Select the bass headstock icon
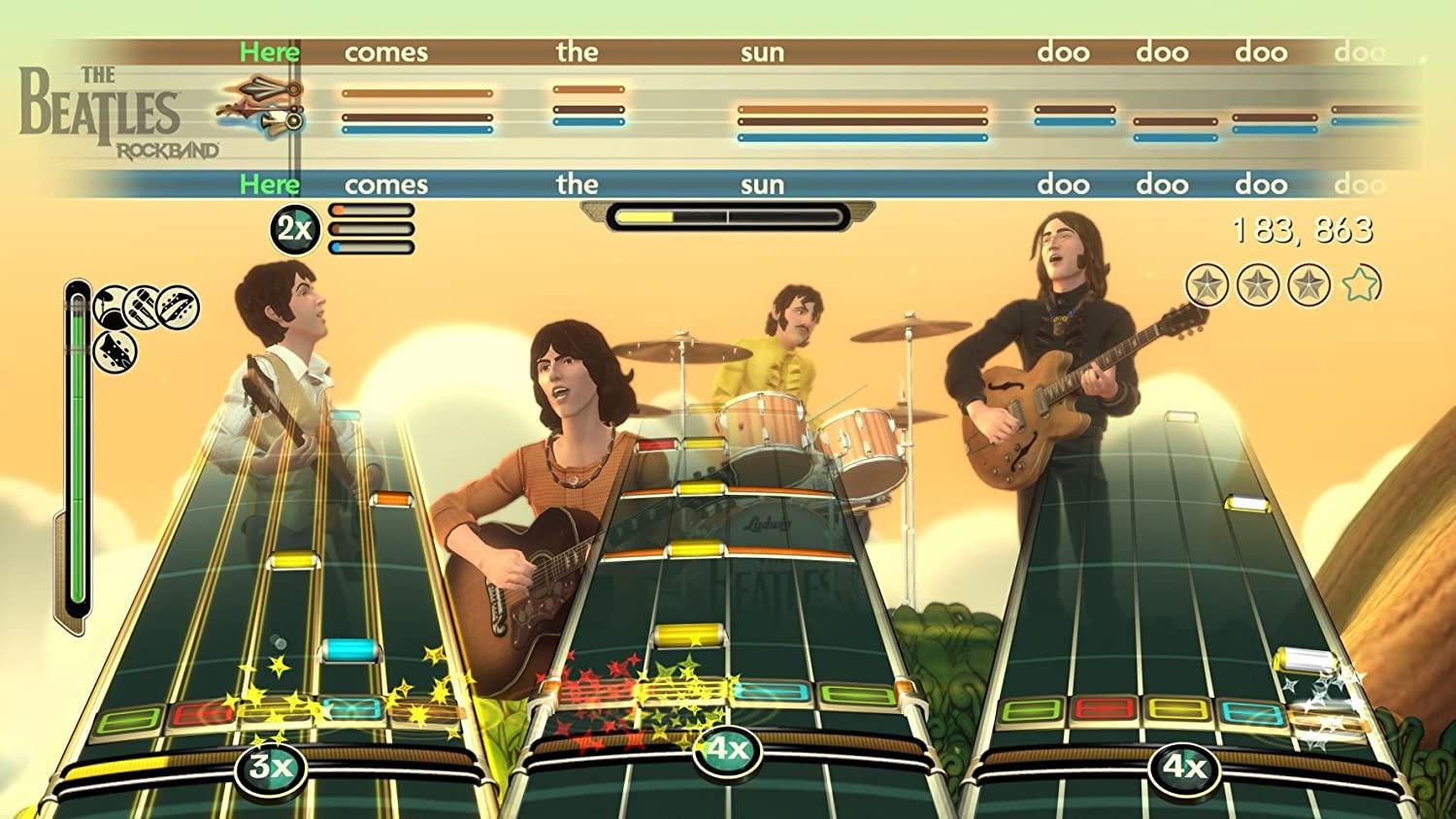The width and height of the screenshot is (1456, 819). coord(115,351)
